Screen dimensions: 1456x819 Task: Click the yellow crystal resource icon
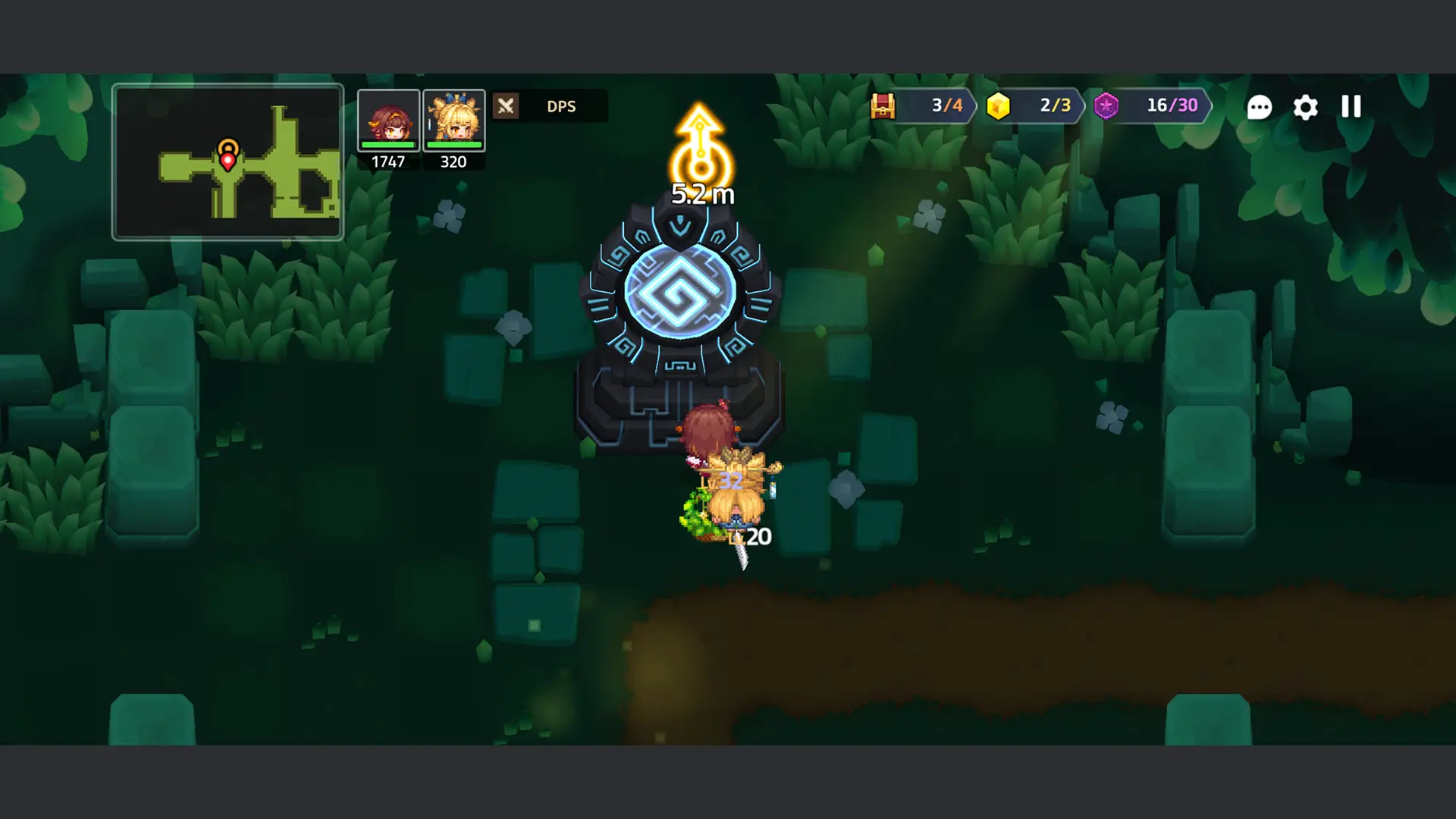pos(999,107)
